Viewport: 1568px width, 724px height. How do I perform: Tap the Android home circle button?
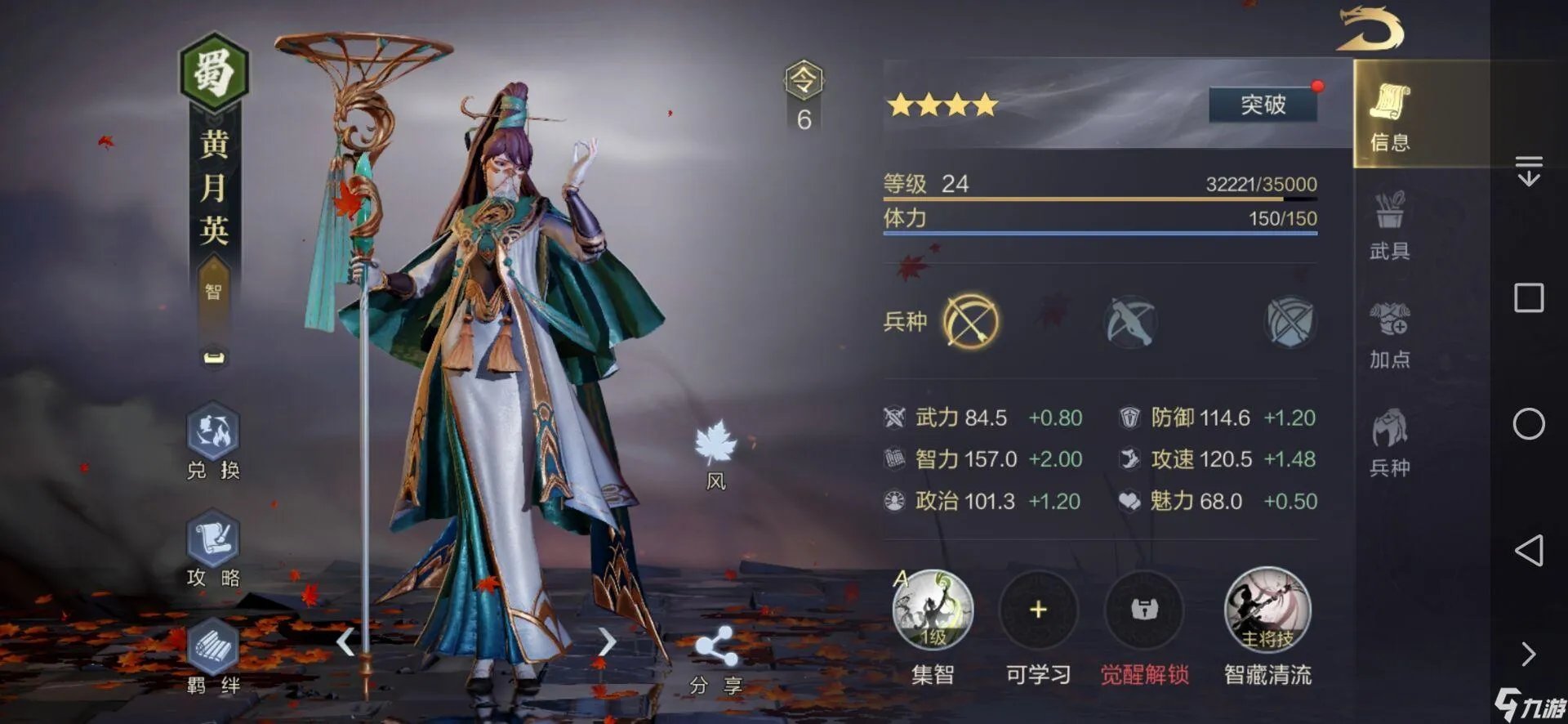coord(1529,424)
